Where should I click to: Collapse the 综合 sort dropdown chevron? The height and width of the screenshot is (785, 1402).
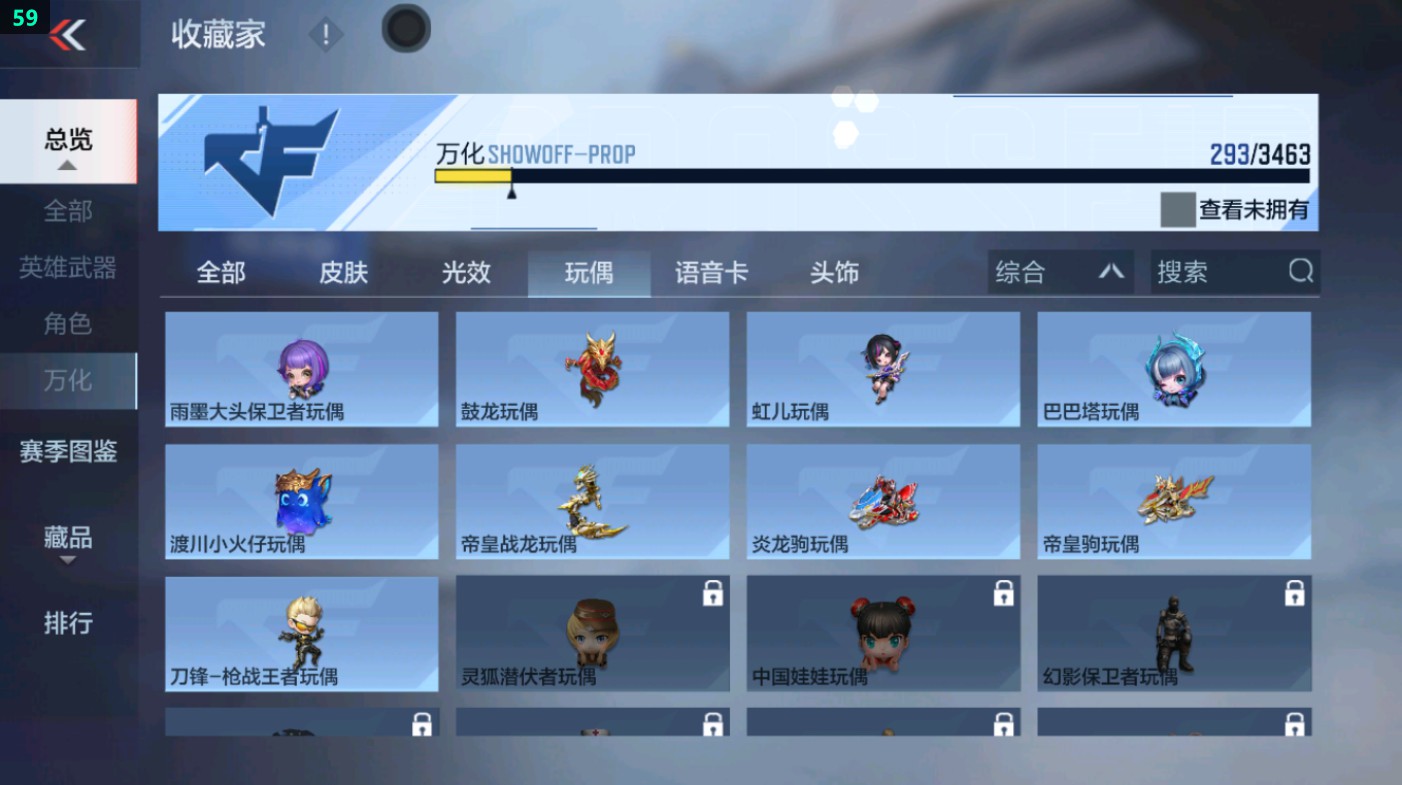[x=1113, y=271]
